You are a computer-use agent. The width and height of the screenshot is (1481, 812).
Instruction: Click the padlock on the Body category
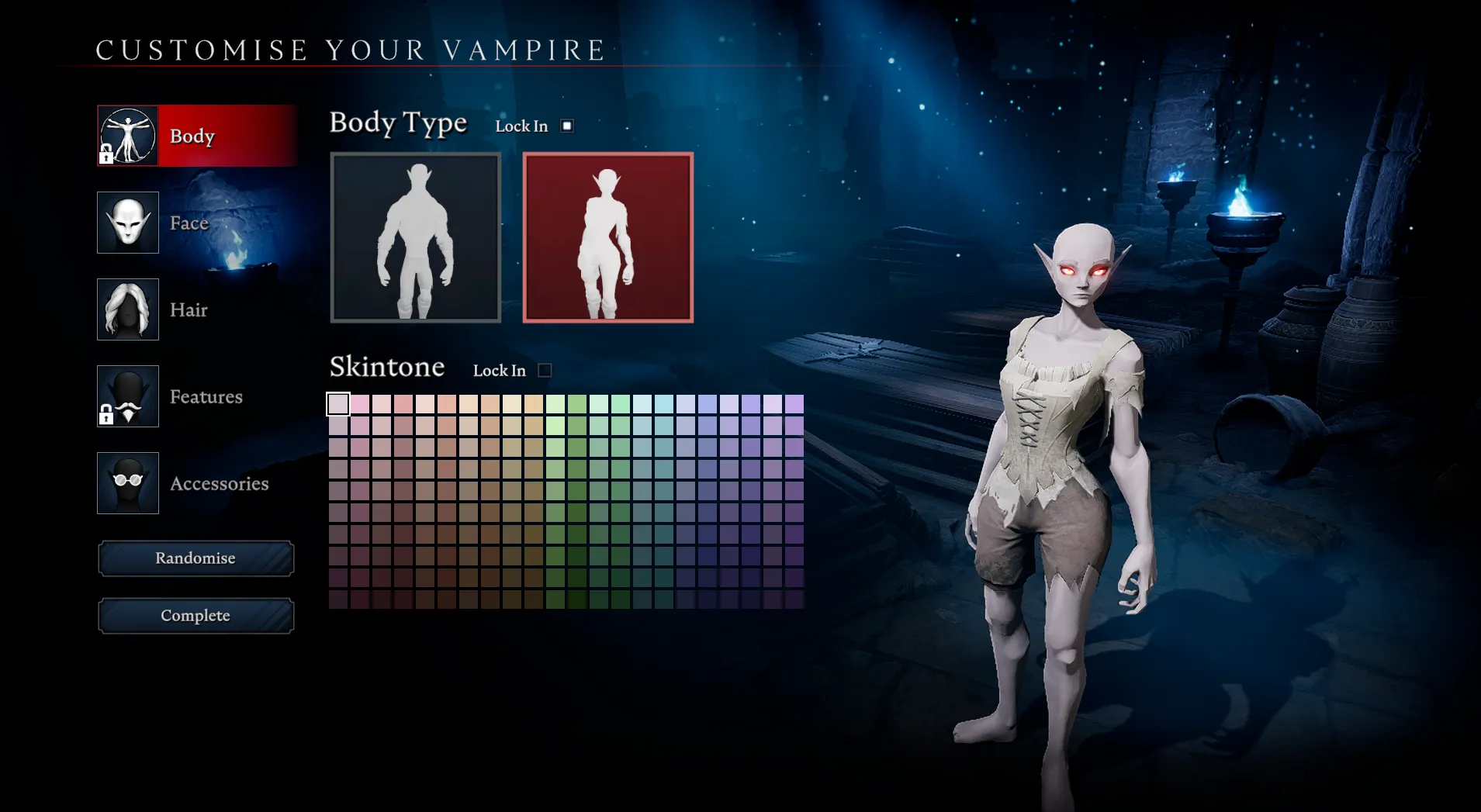point(106,157)
